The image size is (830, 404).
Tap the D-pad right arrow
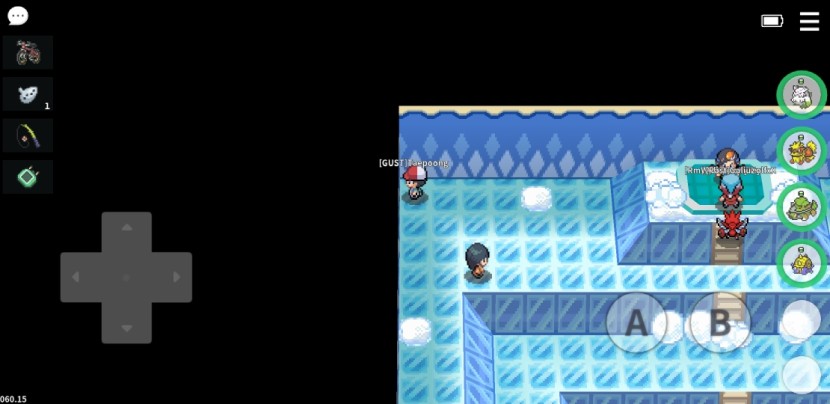point(177,277)
